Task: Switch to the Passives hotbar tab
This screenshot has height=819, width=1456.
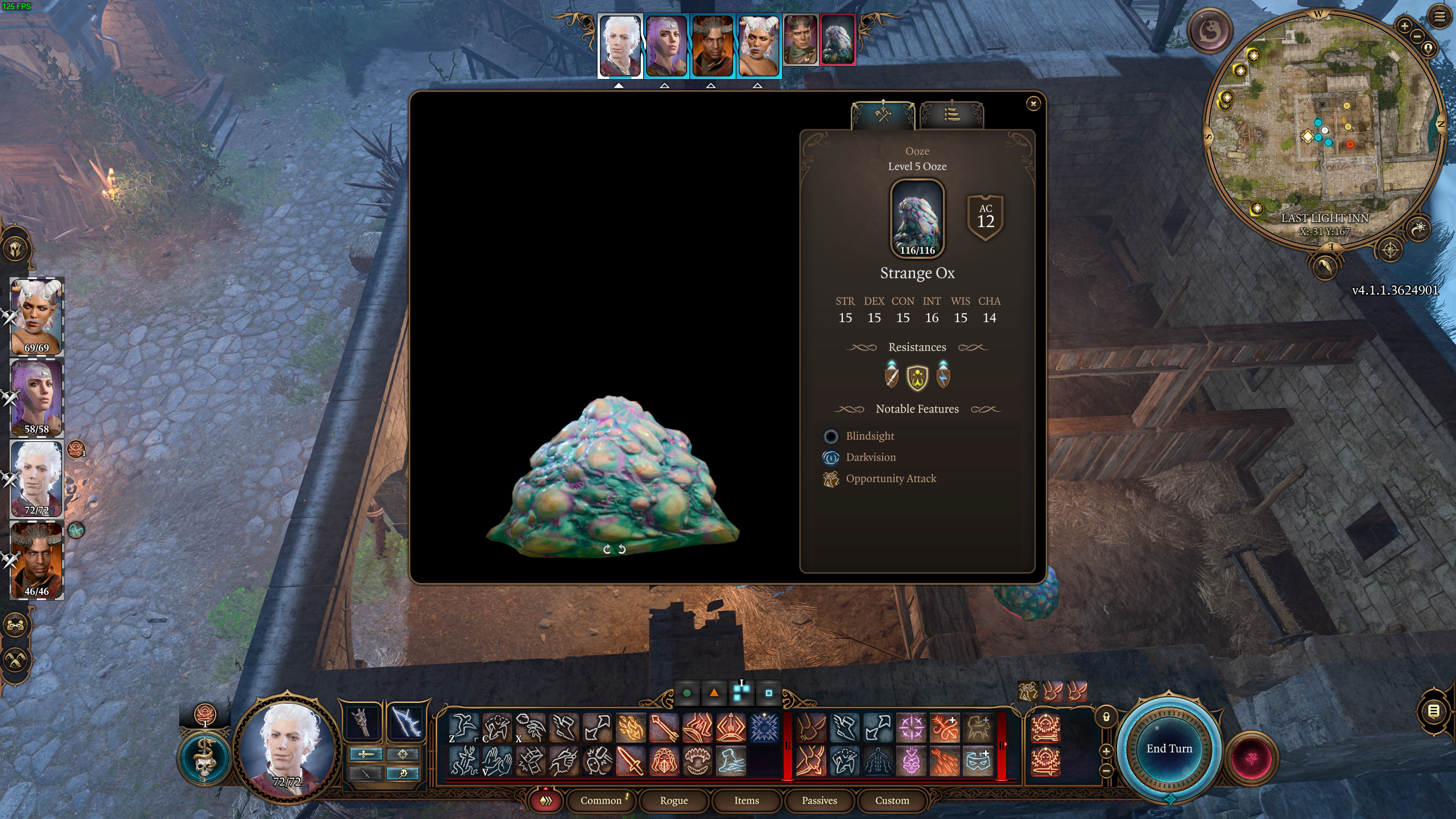Action: (819, 800)
